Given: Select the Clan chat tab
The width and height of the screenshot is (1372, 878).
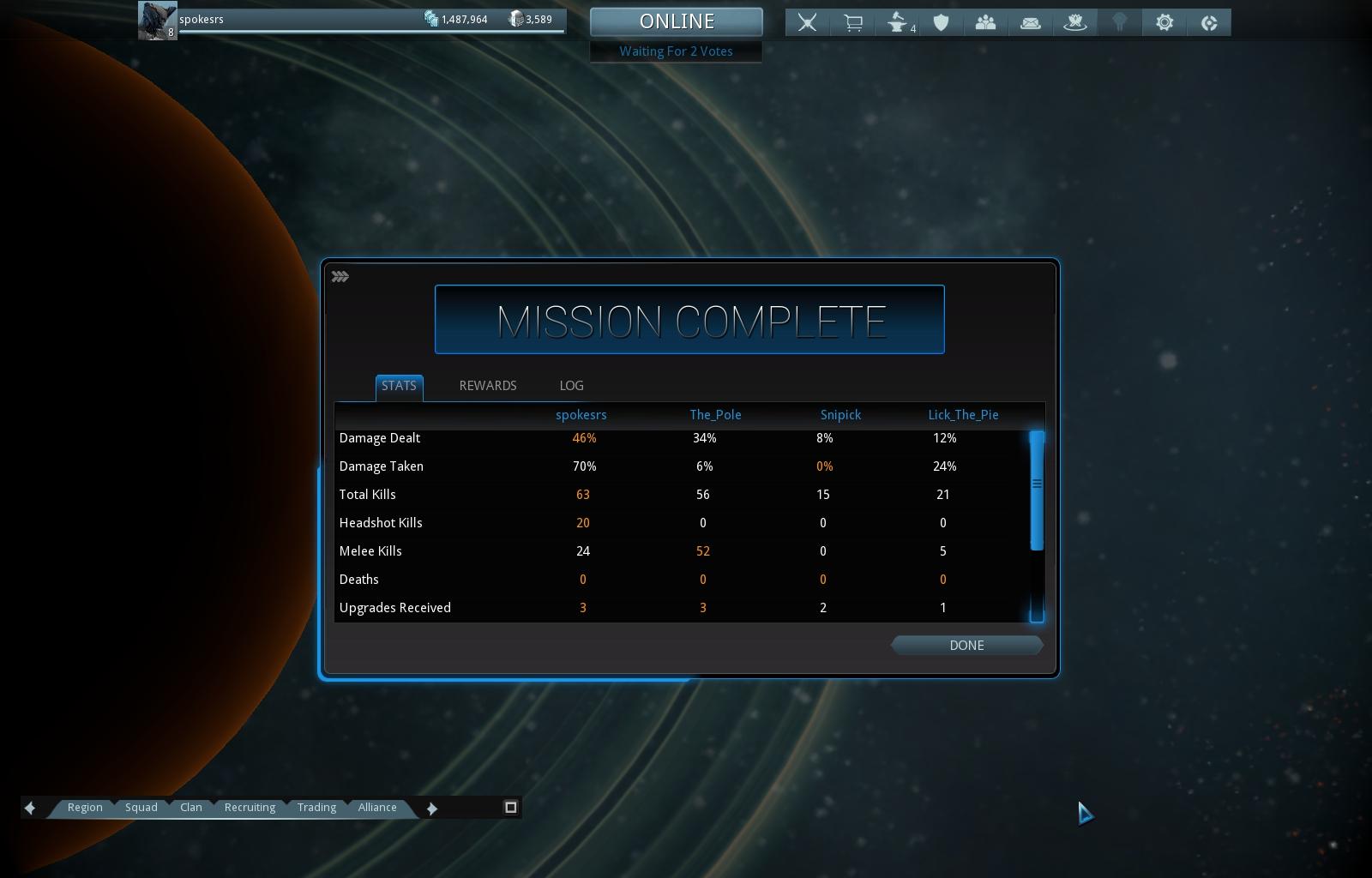Looking at the screenshot, I should (x=191, y=808).
